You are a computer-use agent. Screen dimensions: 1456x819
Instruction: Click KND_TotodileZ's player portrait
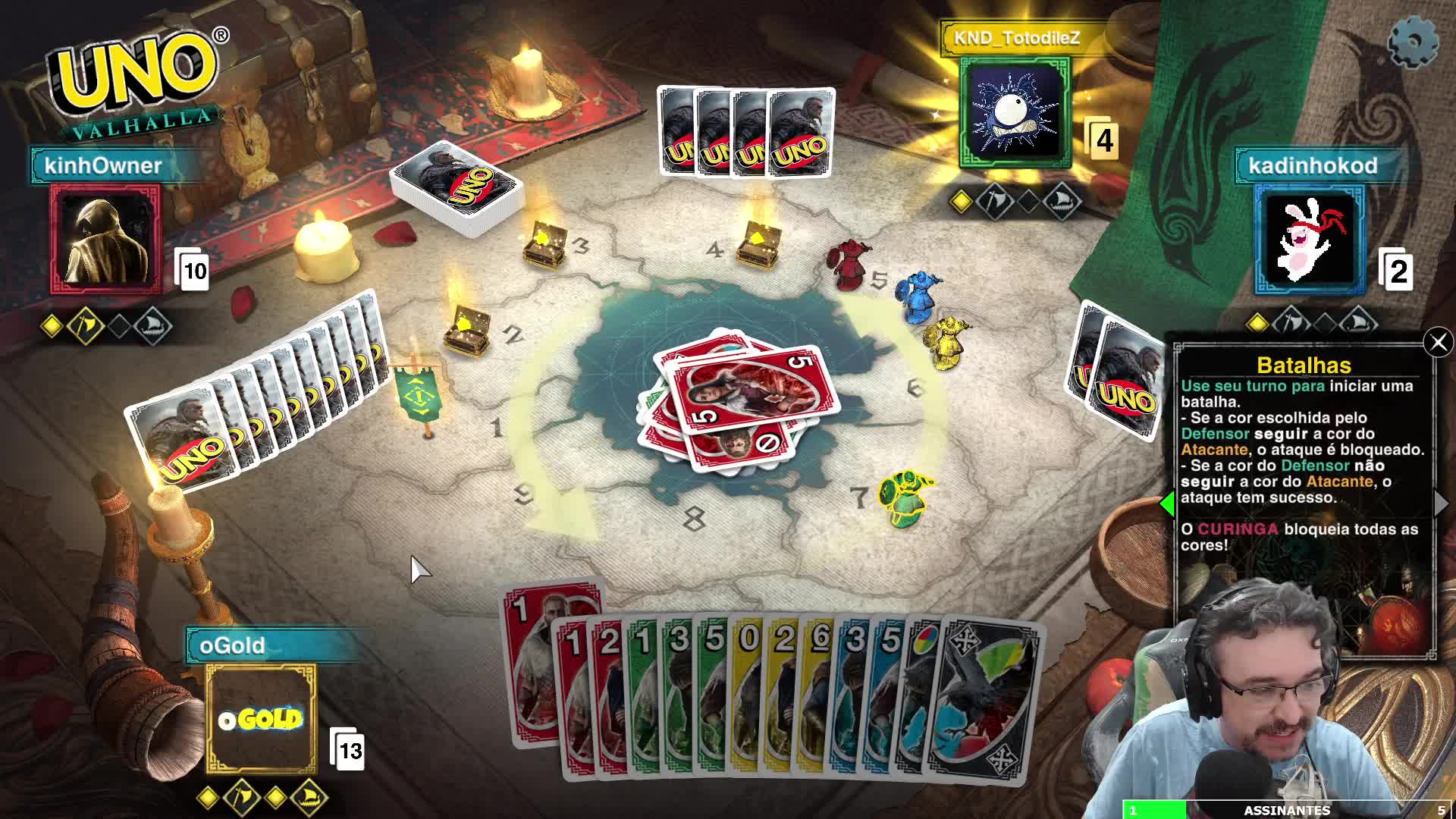coord(1015,112)
